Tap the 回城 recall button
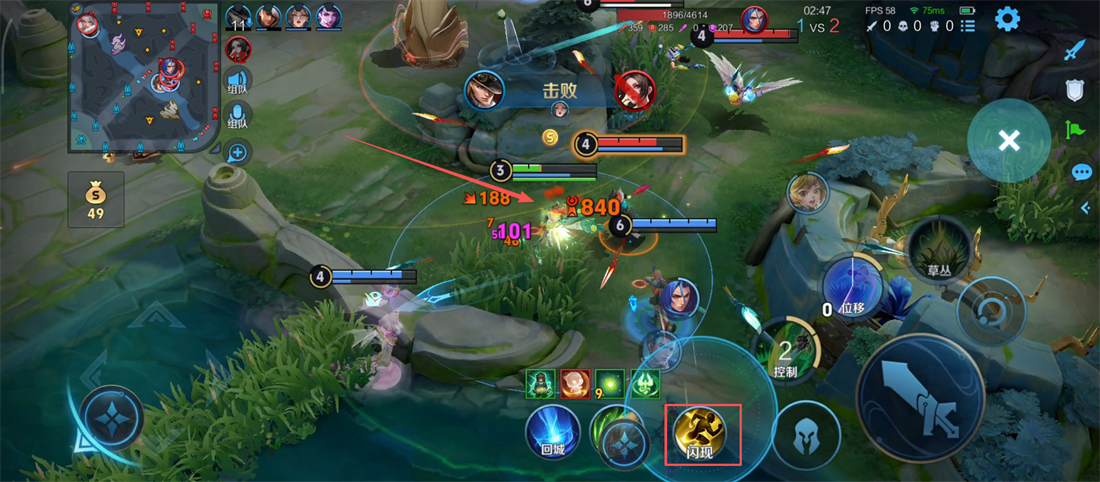Image resolution: width=1100 pixels, height=482 pixels. [553, 432]
